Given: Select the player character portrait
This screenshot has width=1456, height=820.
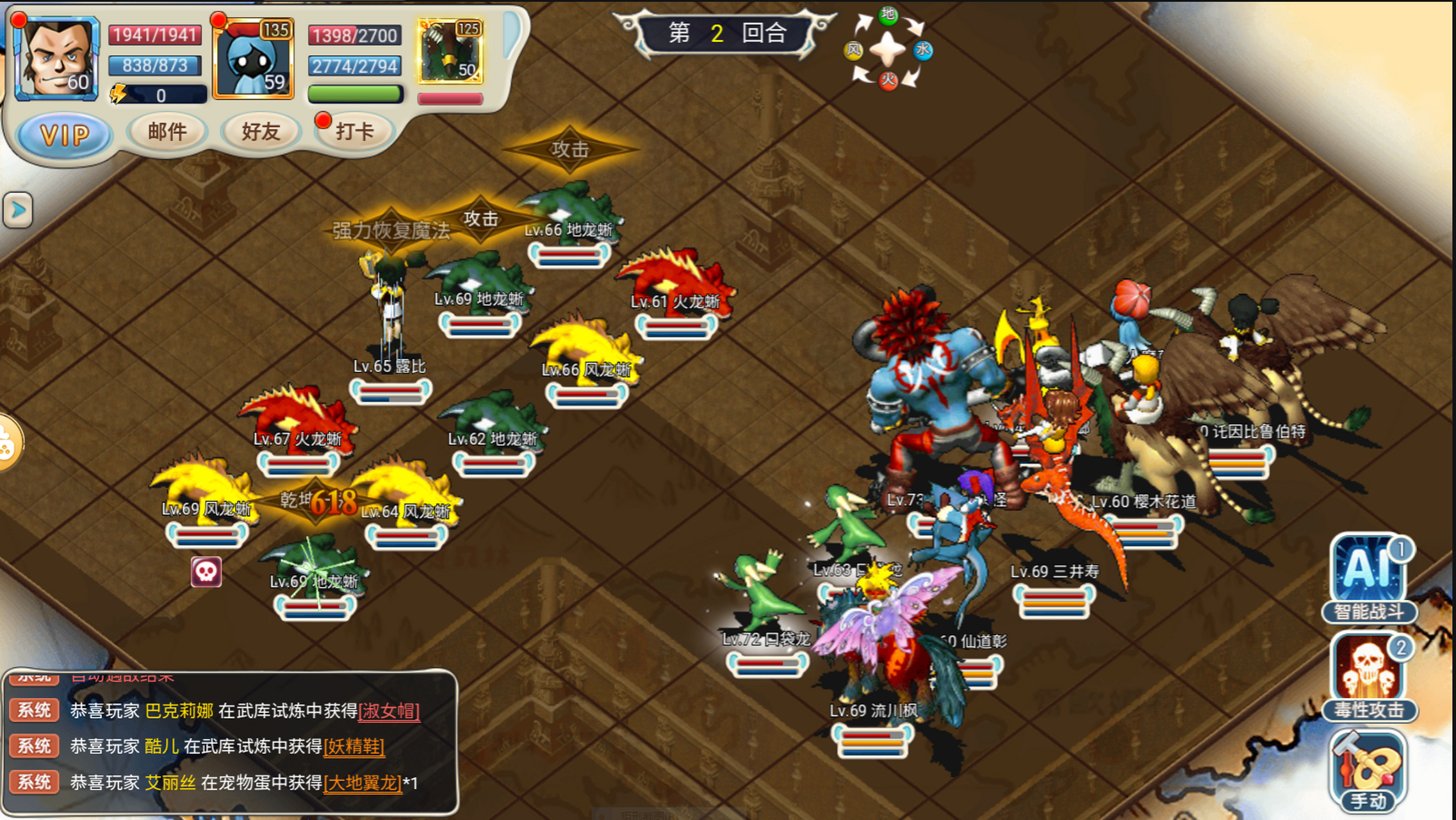Looking at the screenshot, I should pos(57,59).
